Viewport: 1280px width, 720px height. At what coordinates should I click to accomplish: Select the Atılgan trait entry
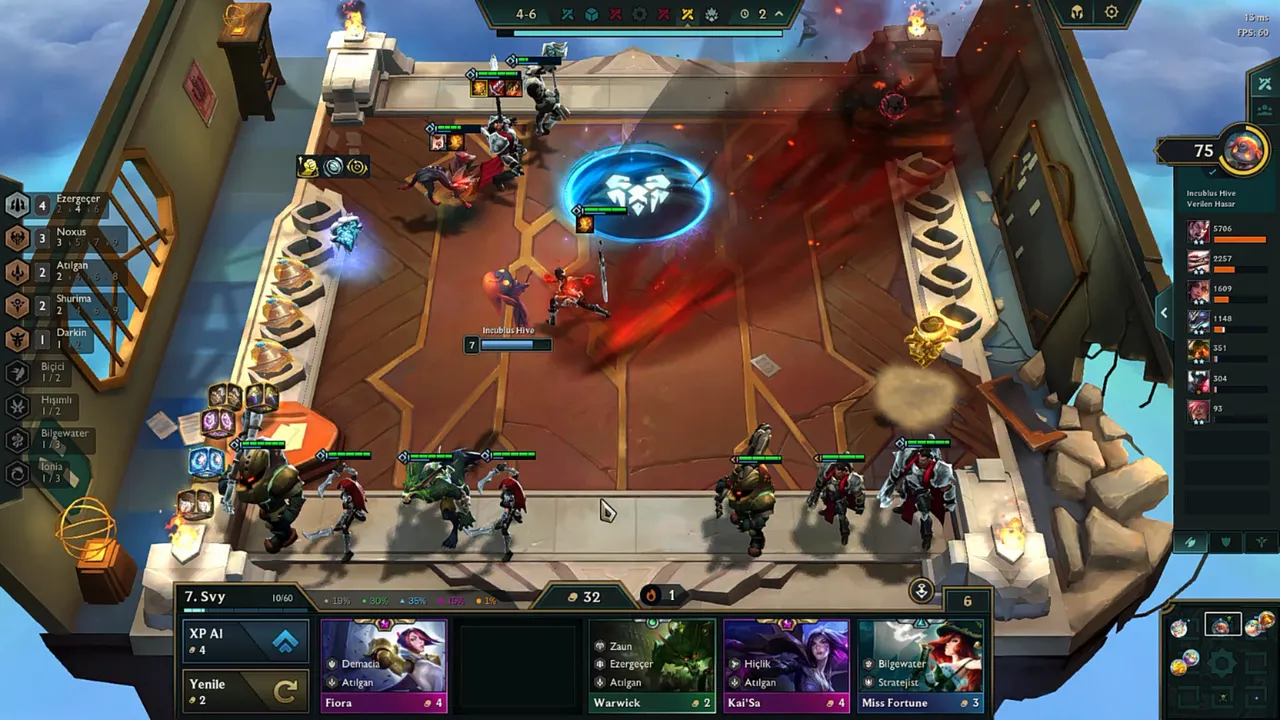[x=60, y=271]
